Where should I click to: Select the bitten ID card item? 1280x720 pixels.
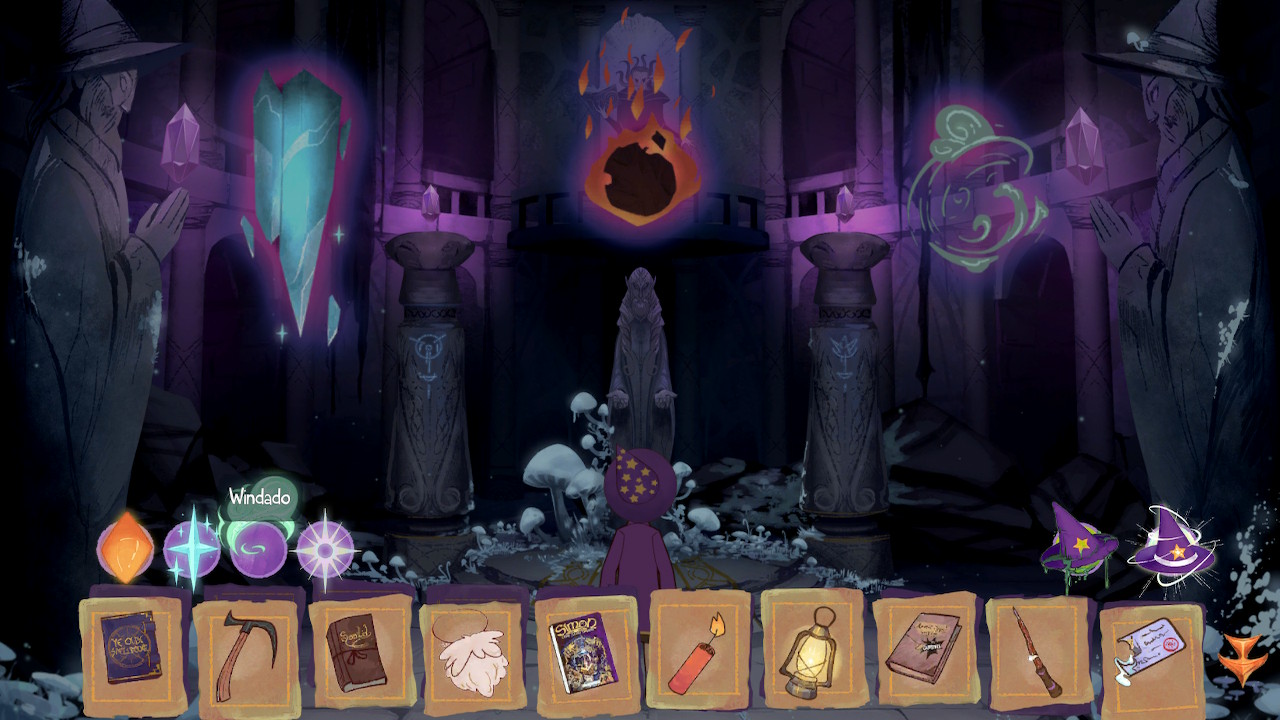tap(1150, 653)
